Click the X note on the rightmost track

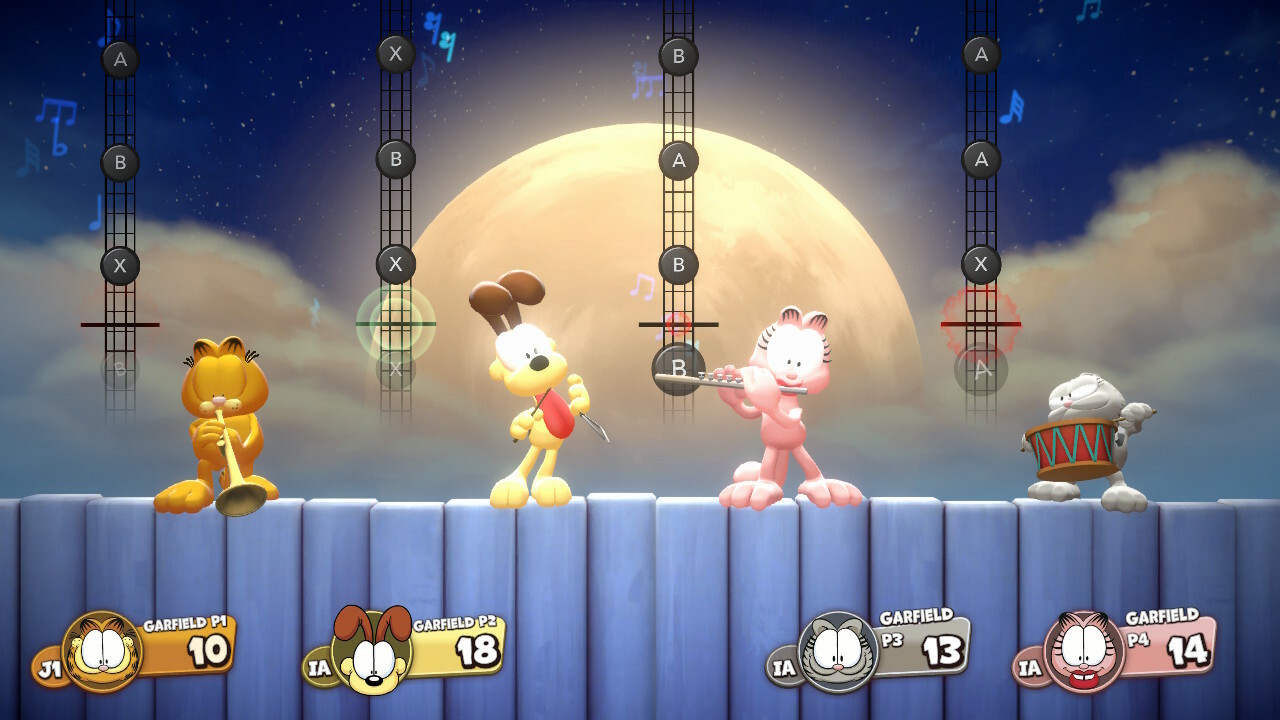pos(979,265)
